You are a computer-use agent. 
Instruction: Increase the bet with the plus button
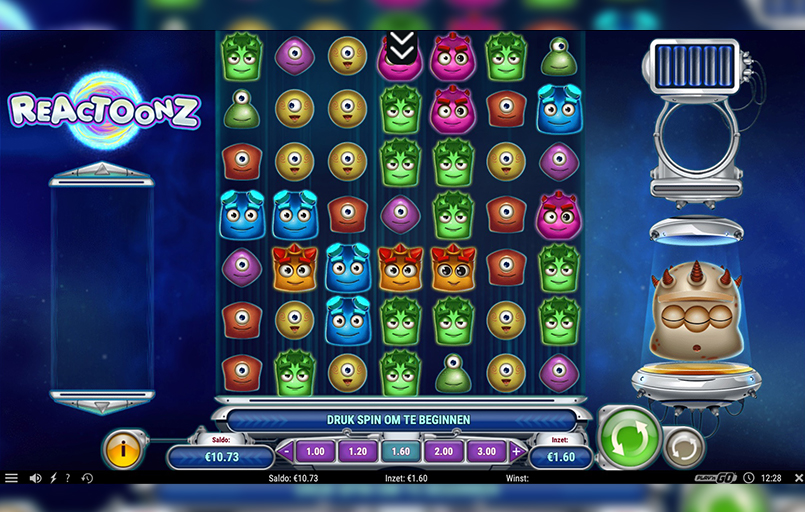coord(517,452)
